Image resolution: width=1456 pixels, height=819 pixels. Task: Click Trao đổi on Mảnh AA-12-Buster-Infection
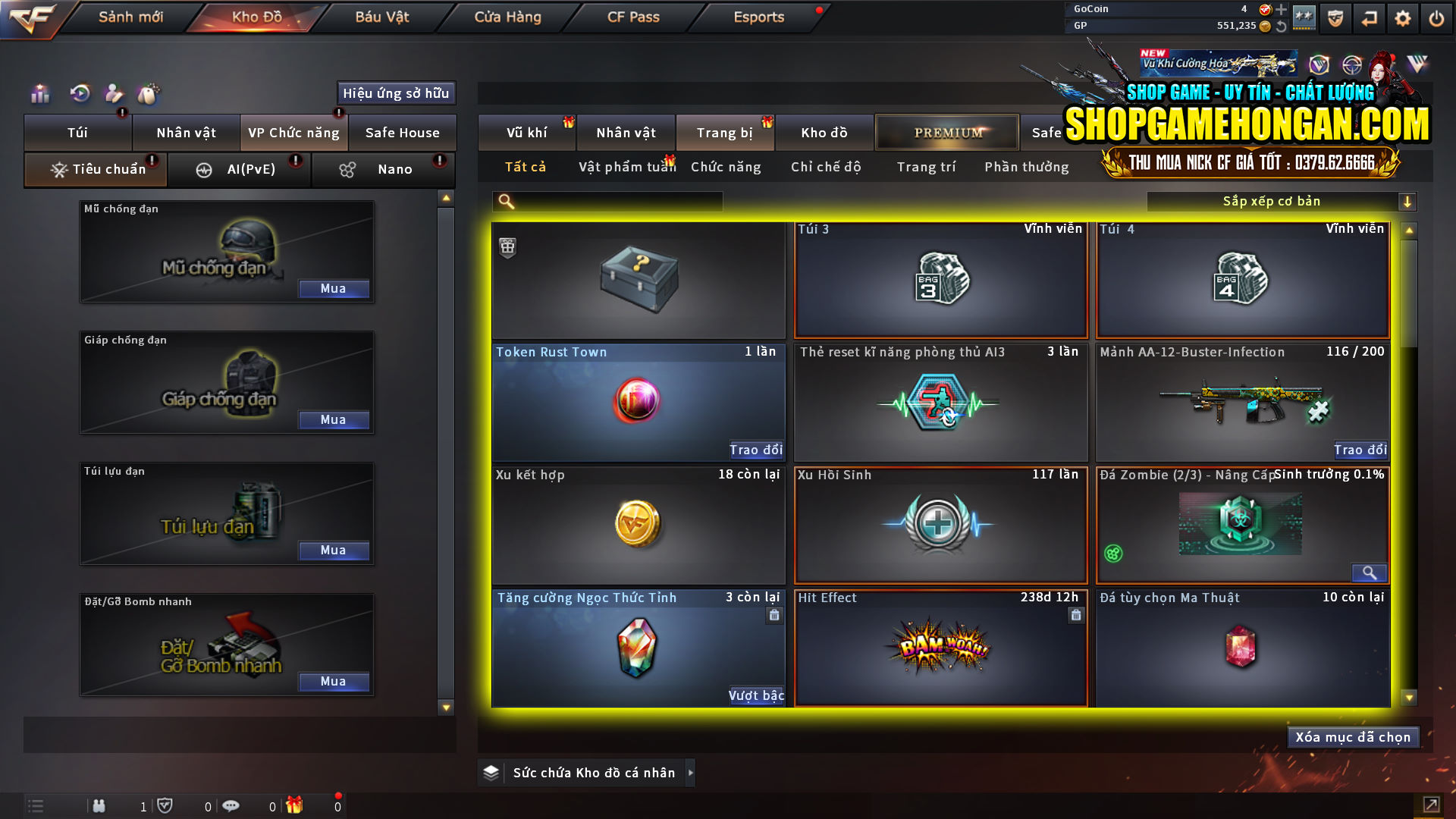1361,450
